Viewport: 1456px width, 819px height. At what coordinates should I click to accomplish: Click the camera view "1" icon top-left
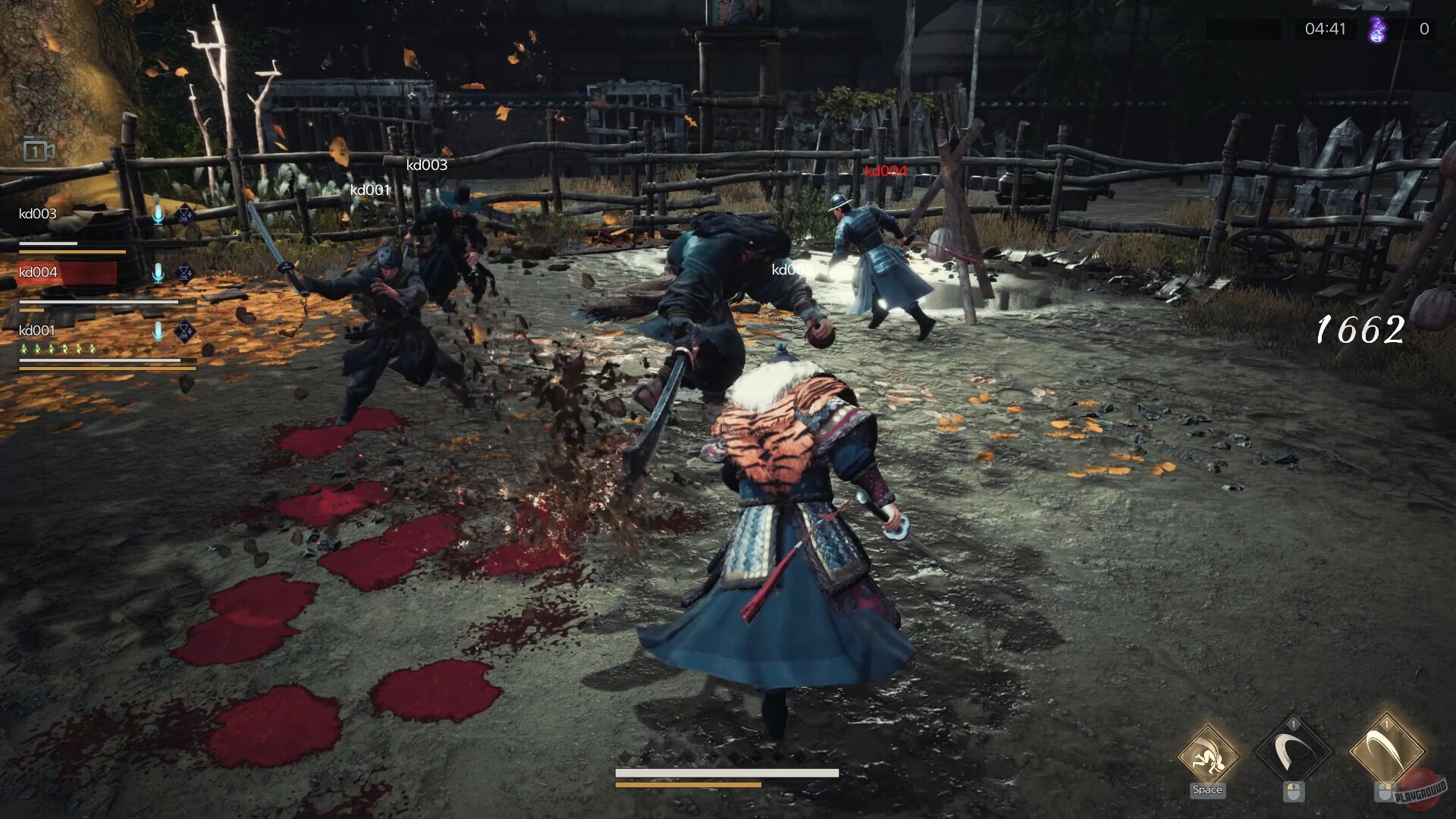pos(36,149)
